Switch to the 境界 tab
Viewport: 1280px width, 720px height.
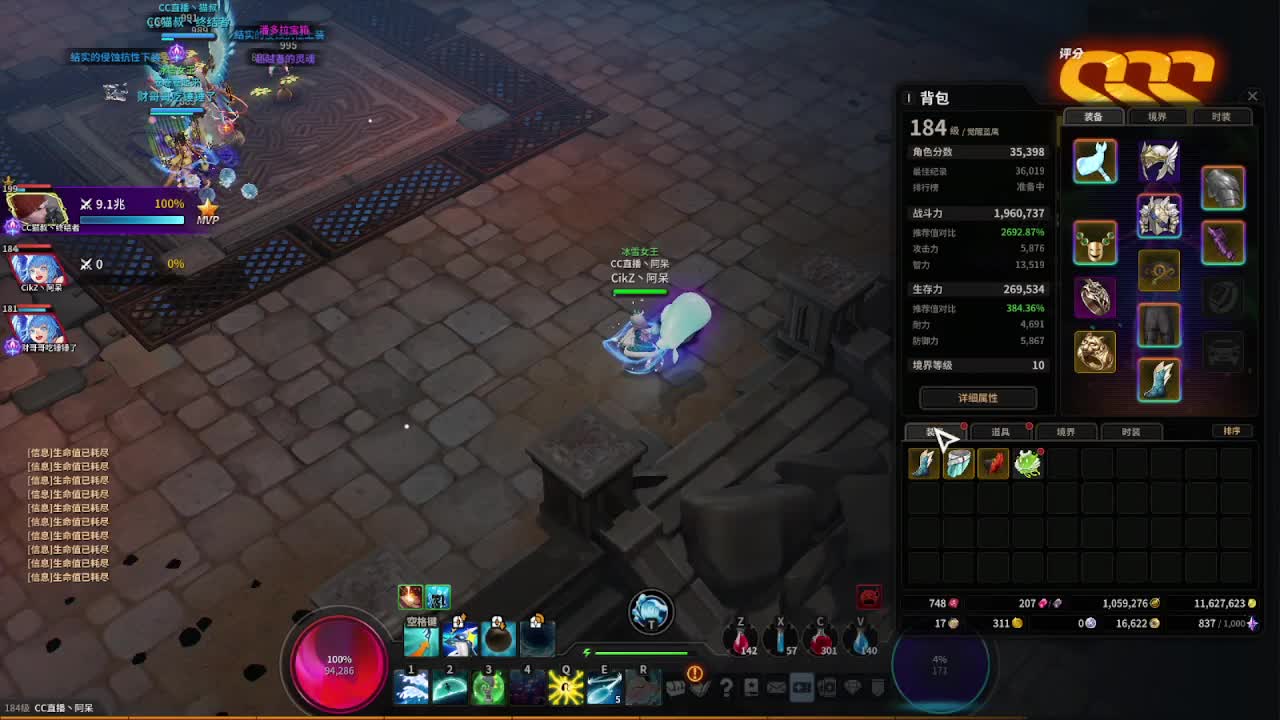[x=1066, y=431]
